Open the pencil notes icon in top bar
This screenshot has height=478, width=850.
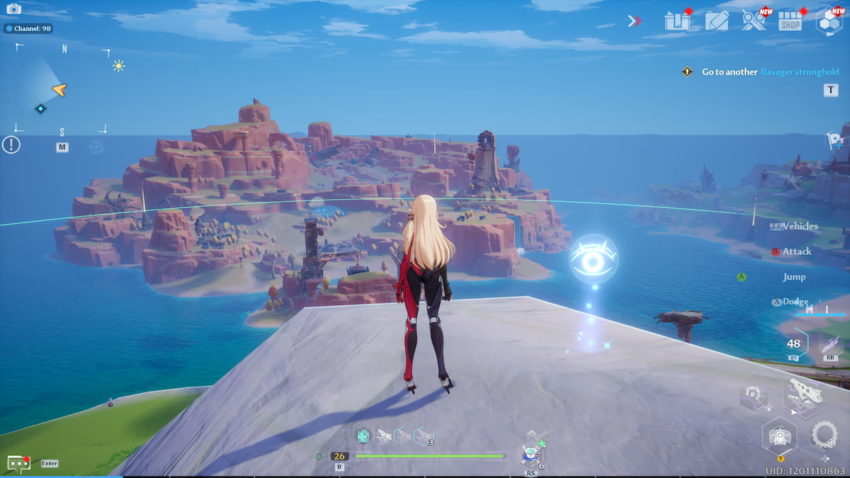pos(716,21)
